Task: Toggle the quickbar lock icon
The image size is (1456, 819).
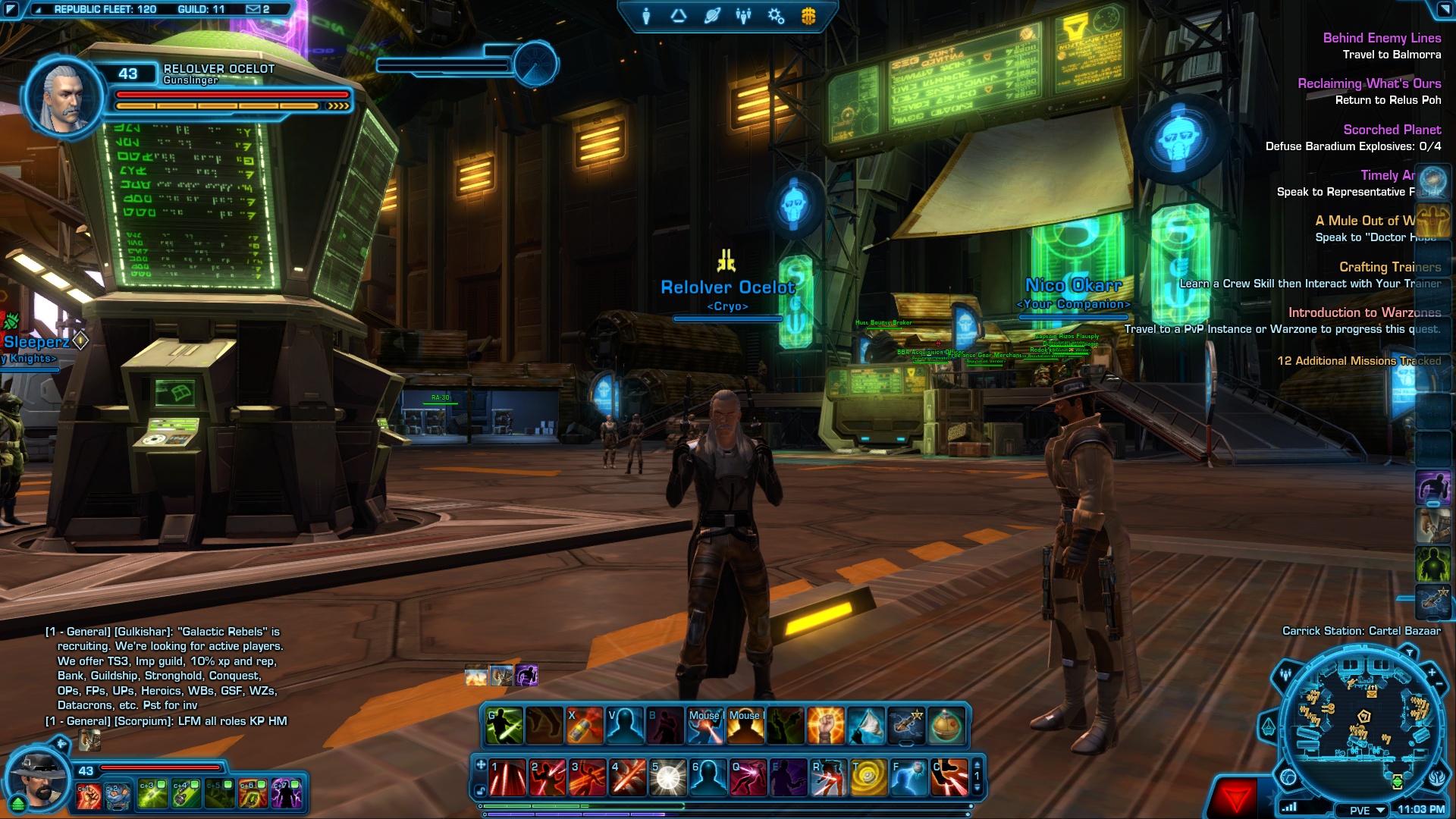Action: (481, 791)
